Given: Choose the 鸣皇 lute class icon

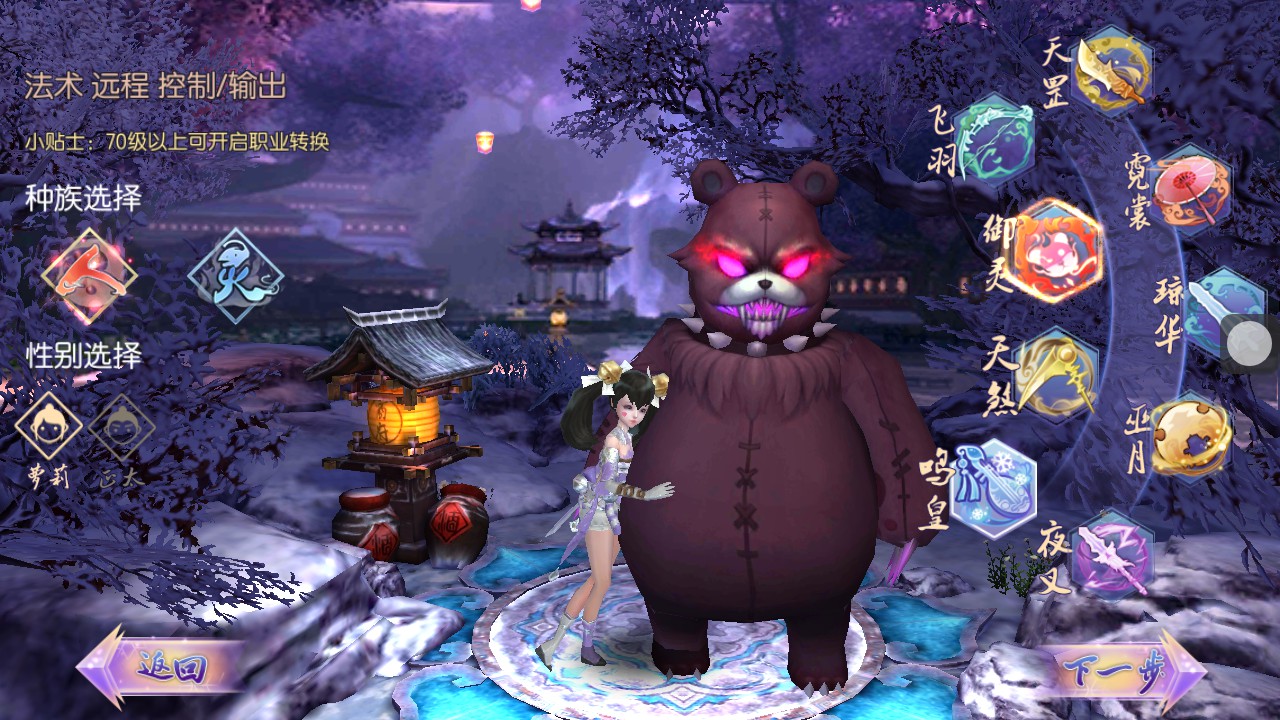Looking at the screenshot, I should (991, 488).
